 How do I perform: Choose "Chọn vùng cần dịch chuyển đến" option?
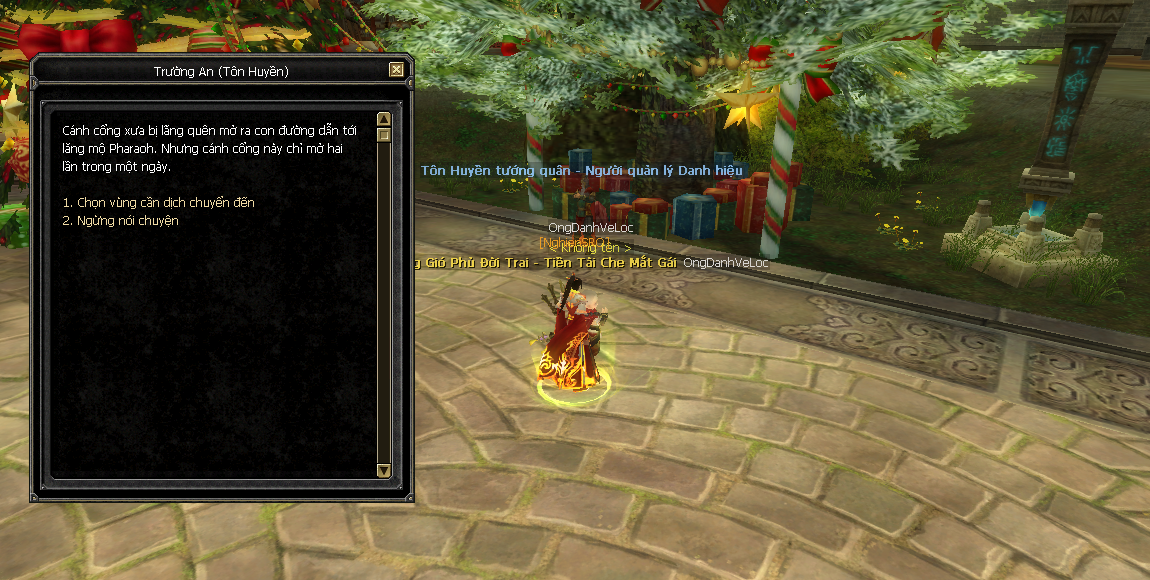click(158, 203)
